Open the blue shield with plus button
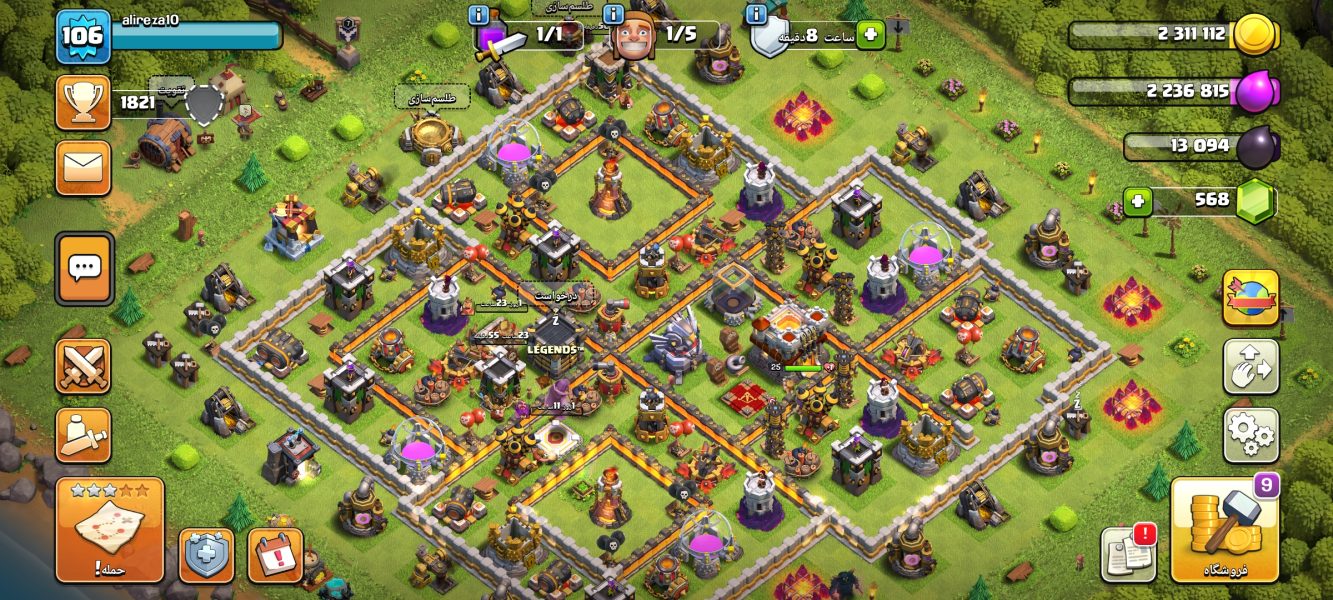This screenshot has height=600, width=1333. click(206, 556)
